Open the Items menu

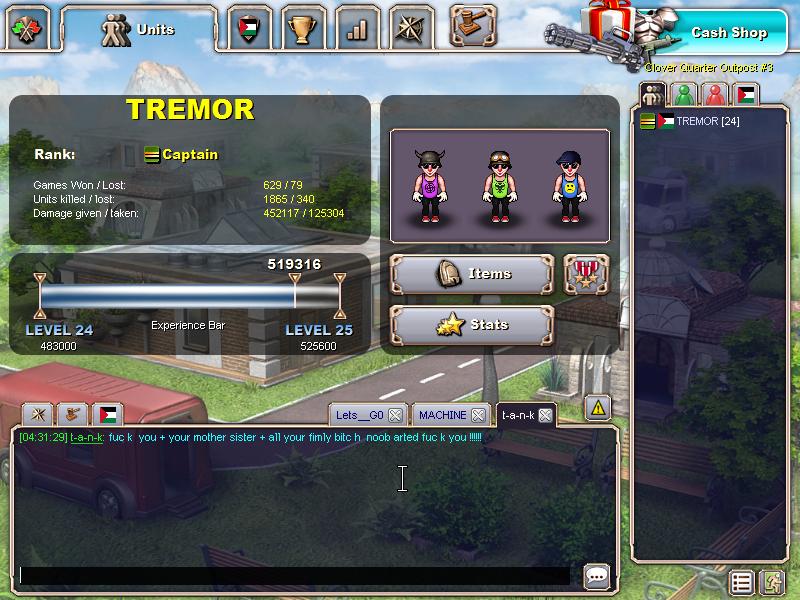click(x=472, y=273)
